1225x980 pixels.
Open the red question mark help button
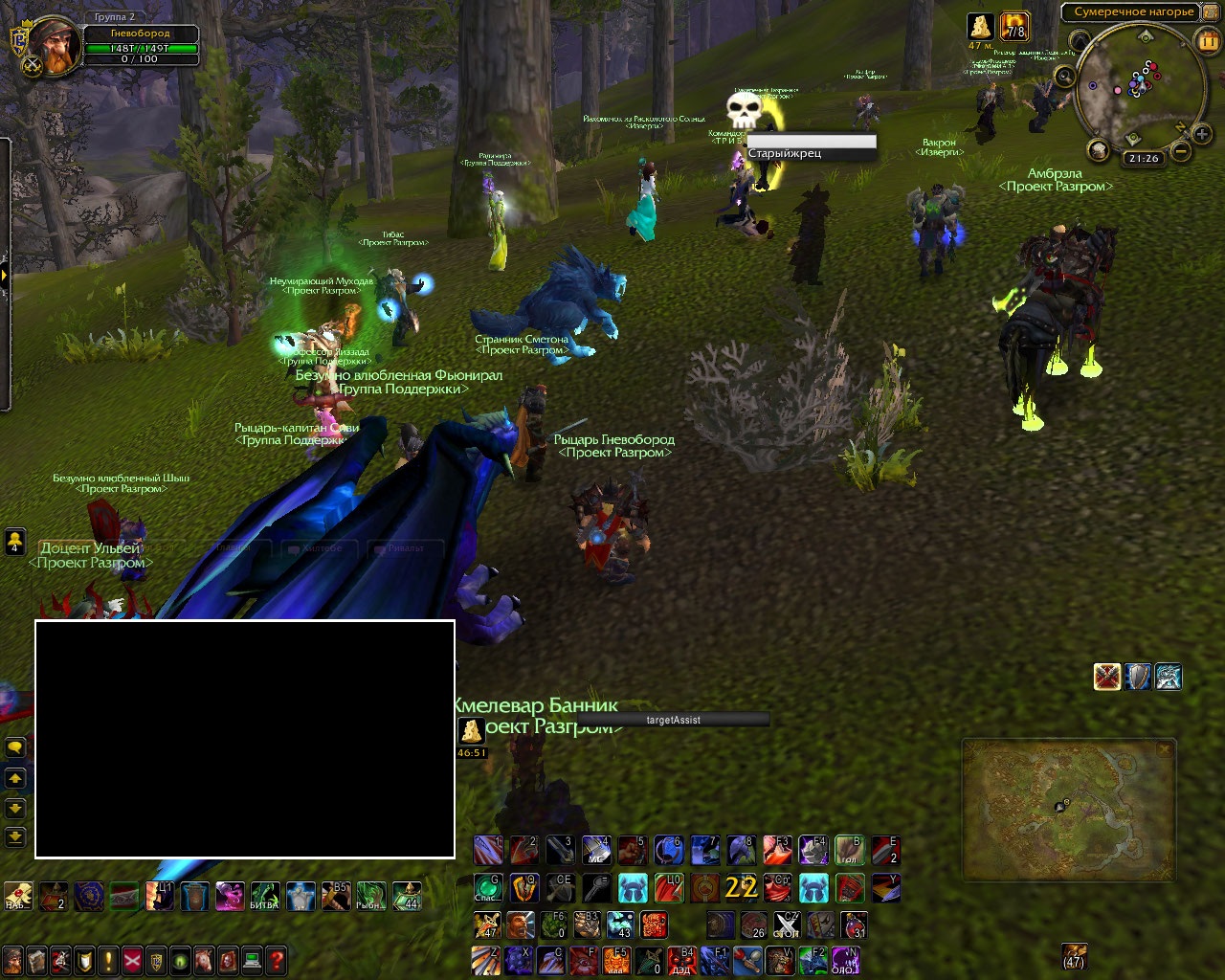[276, 960]
